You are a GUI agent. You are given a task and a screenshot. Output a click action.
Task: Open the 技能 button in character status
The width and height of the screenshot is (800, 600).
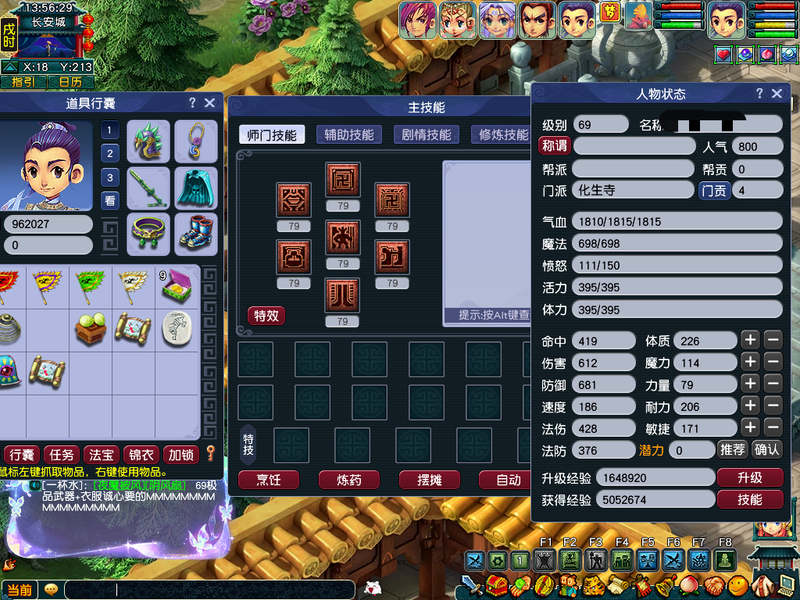pyautogui.click(x=749, y=500)
